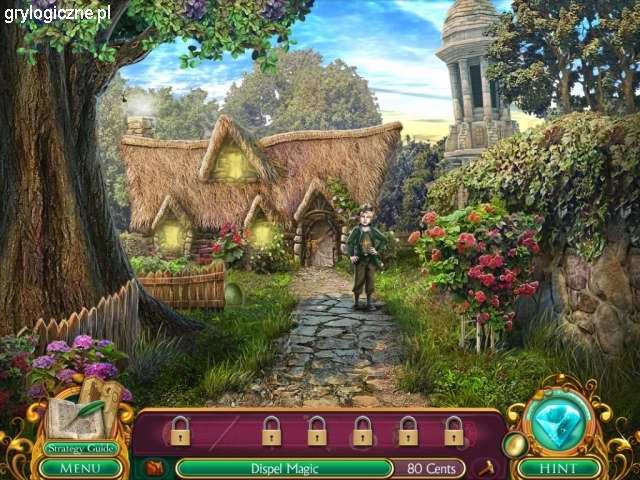The width and height of the screenshot is (640, 480).
Task: Click the small red book icon
Action: [154, 467]
